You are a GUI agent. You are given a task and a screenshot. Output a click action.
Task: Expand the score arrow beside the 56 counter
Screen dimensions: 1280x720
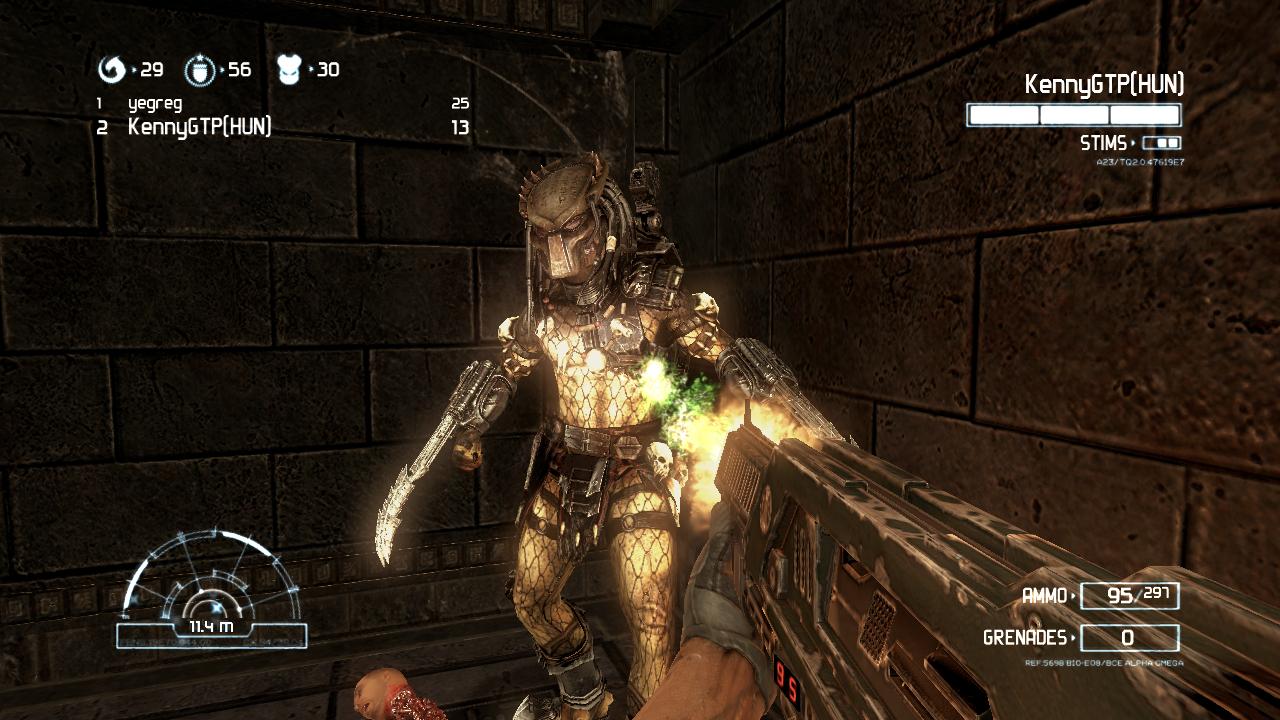tap(222, 71)
